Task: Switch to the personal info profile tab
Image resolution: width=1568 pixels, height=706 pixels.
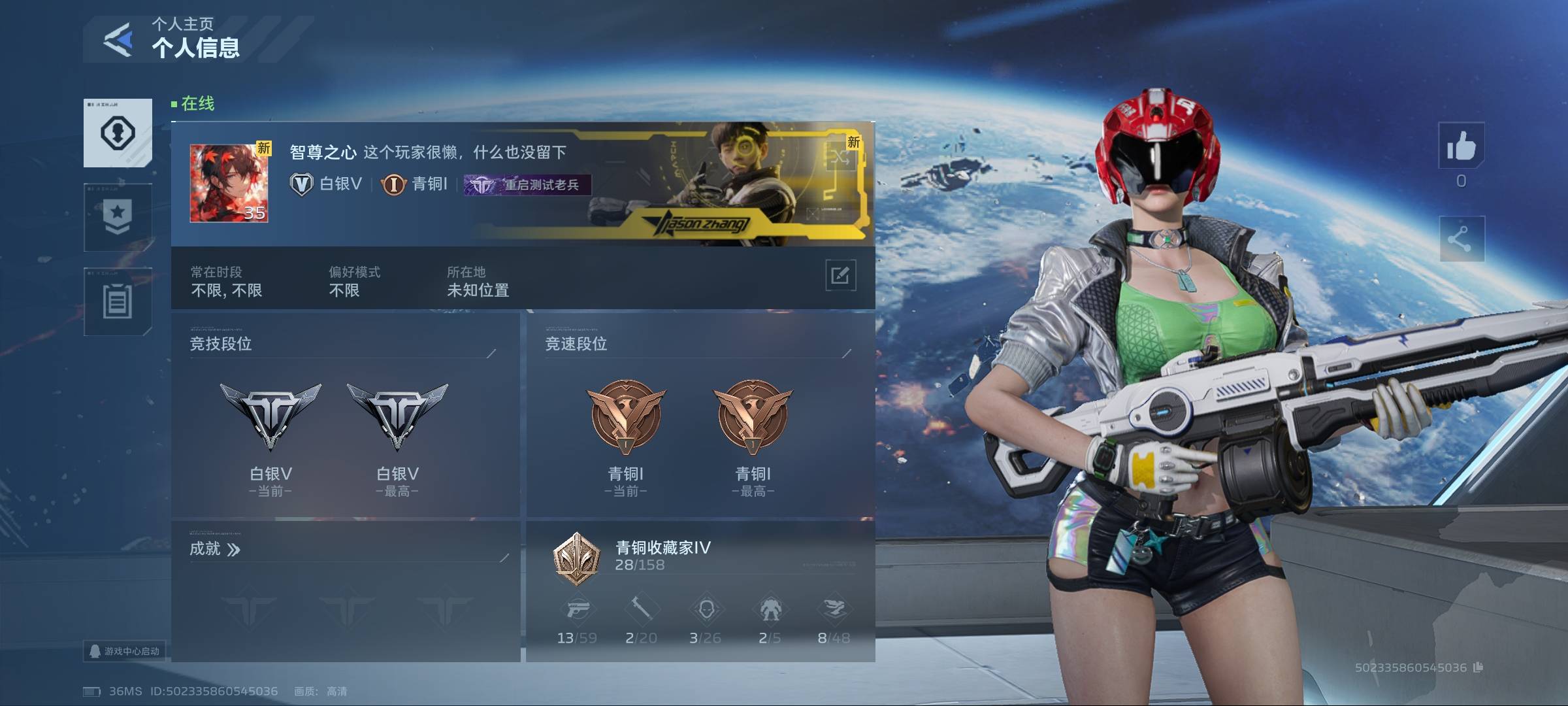Action: click(x=118, y=133)
